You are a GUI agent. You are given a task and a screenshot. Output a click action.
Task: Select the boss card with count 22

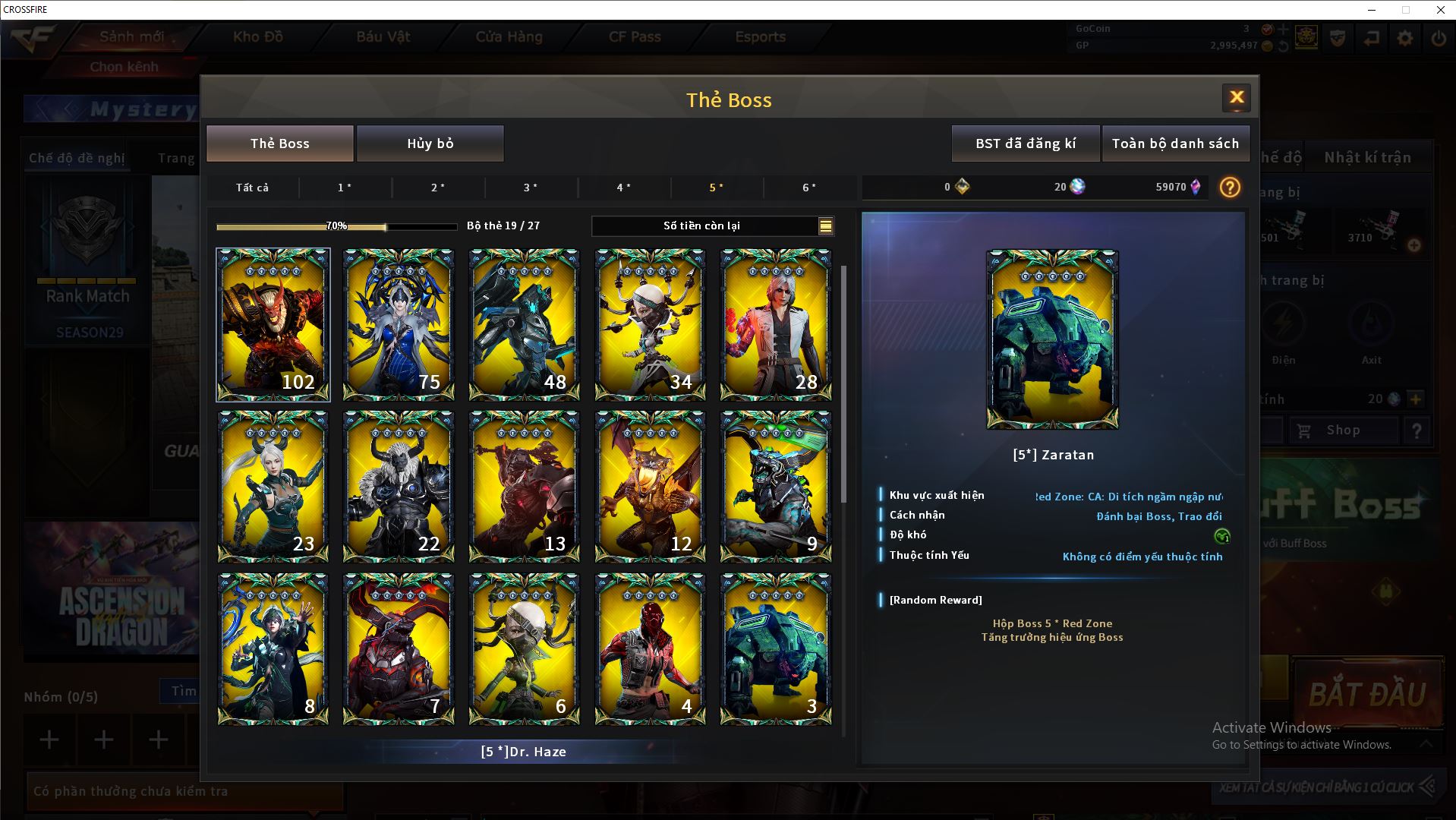[x=399, y=486]
